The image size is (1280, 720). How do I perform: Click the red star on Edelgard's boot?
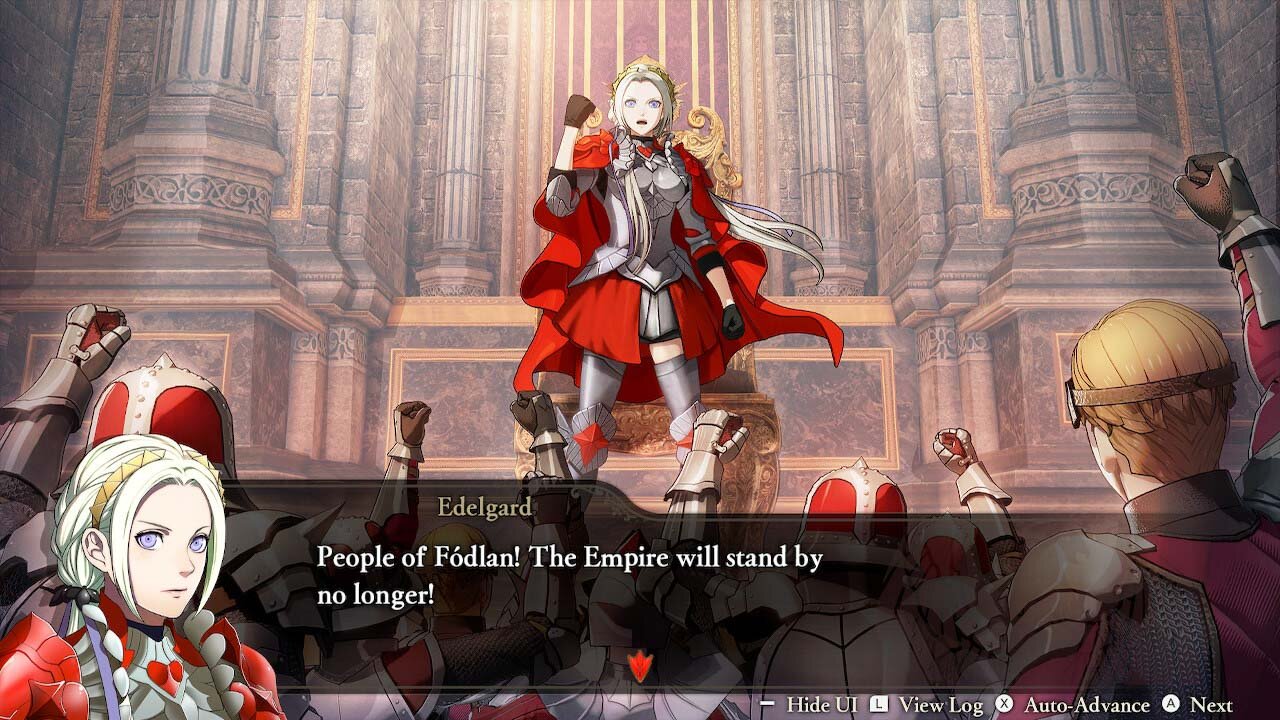[x=590, y=440]
